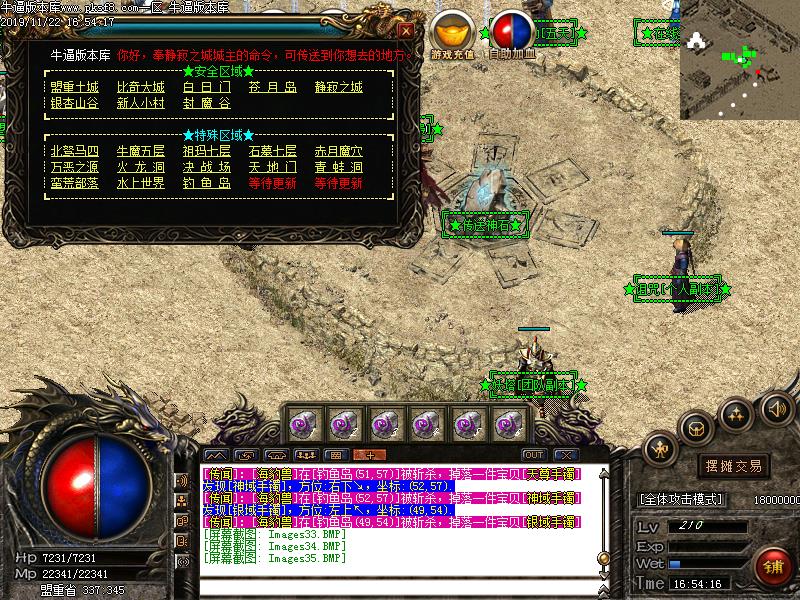Screen dimensions: 800x600
Task: Teleport to 盟重土城
Action: click(x=75, y=87)
